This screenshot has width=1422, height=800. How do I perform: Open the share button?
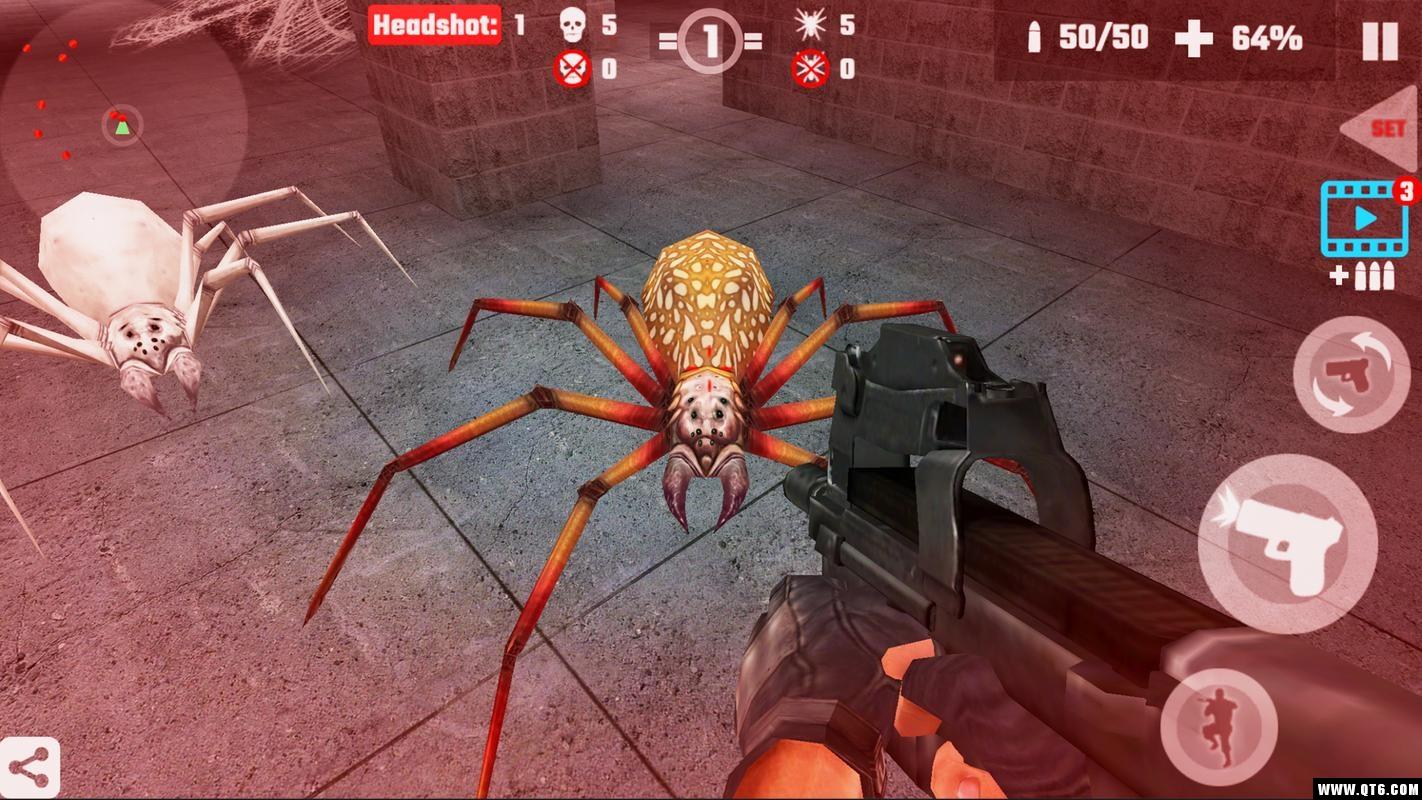pos(30,768)
